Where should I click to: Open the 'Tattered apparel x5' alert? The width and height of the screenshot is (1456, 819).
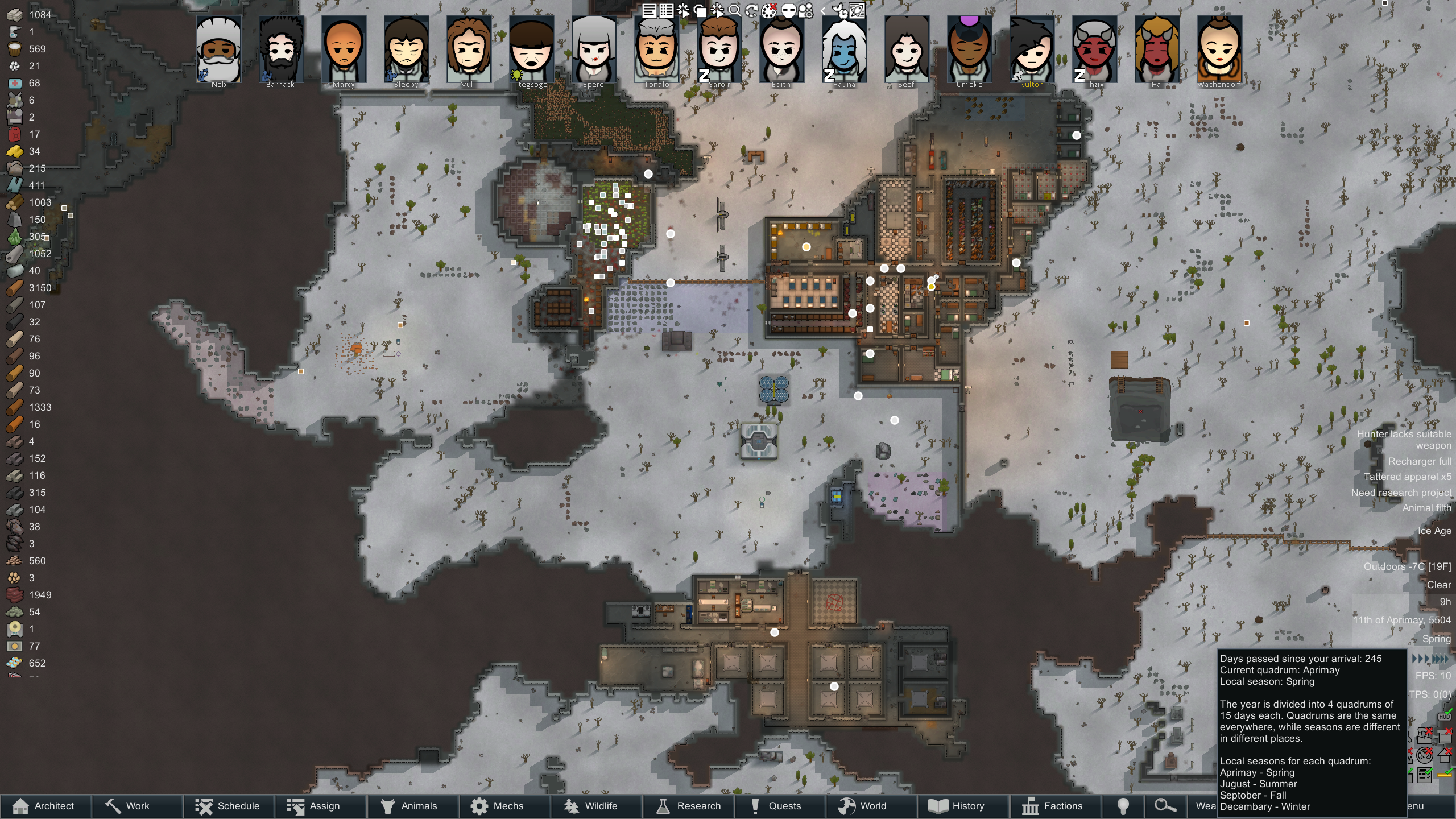click(x=1407, y=477)
